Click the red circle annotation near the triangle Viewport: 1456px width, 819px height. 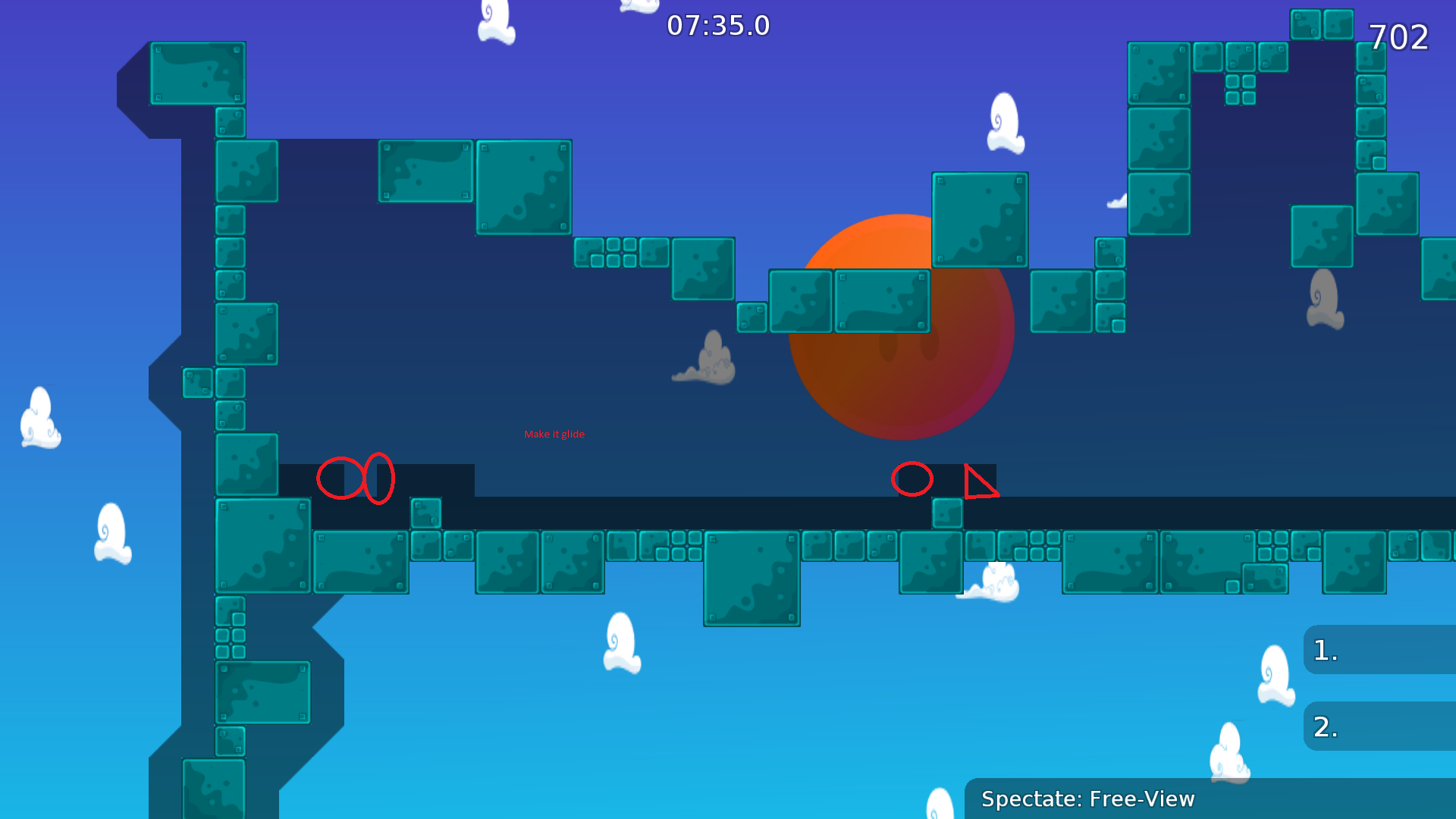[912, 479]
